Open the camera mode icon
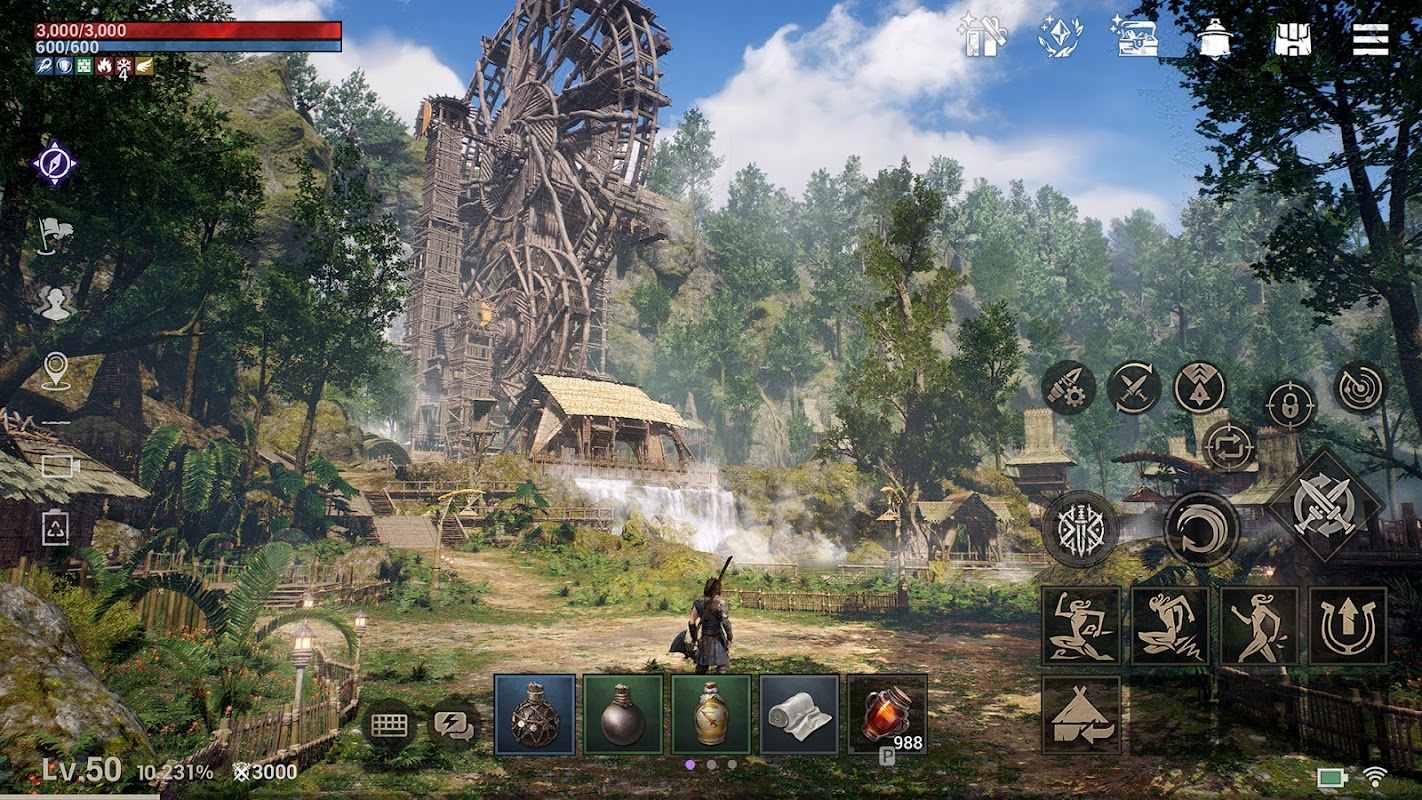The image size is (1422, 800). (x=59, y=466)
